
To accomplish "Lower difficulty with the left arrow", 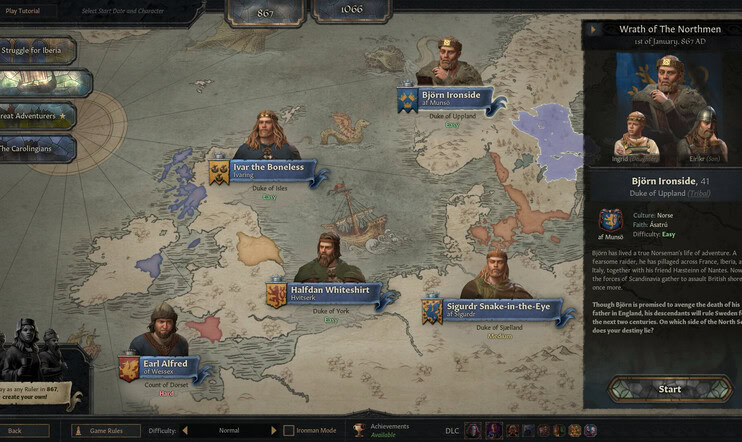I will [186, 430].
